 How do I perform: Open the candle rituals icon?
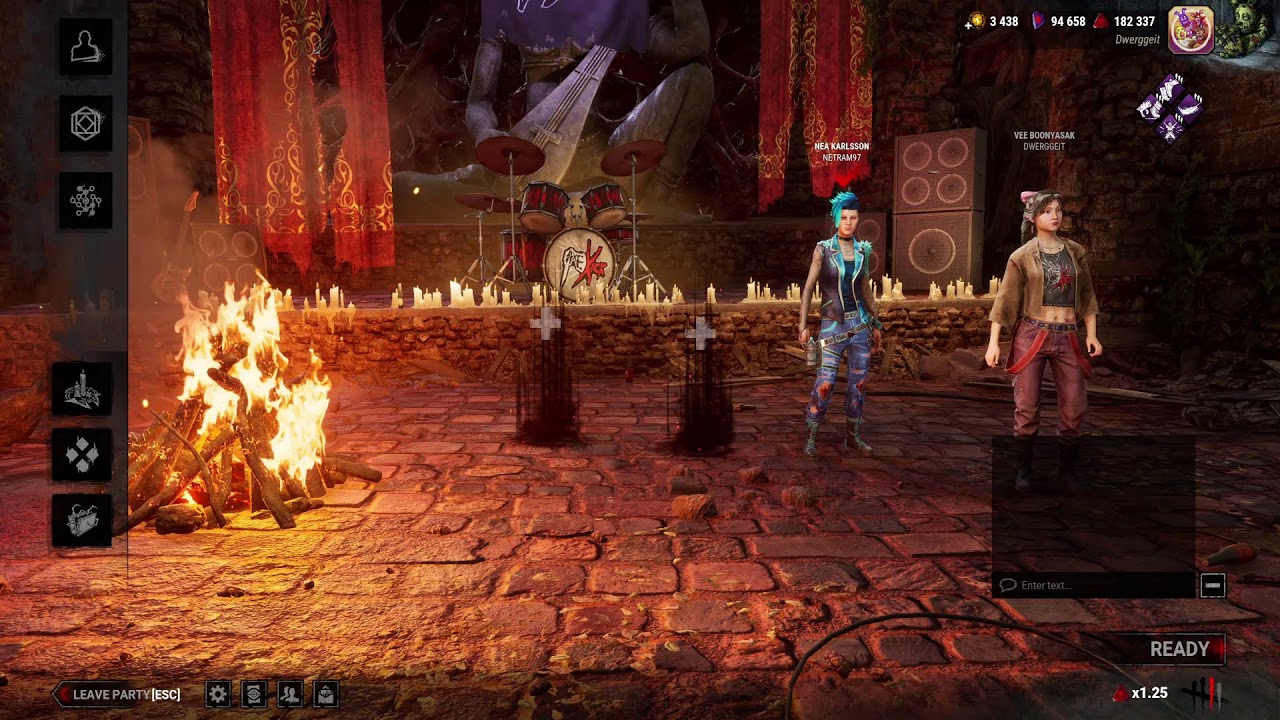click(x=82, y=390)
